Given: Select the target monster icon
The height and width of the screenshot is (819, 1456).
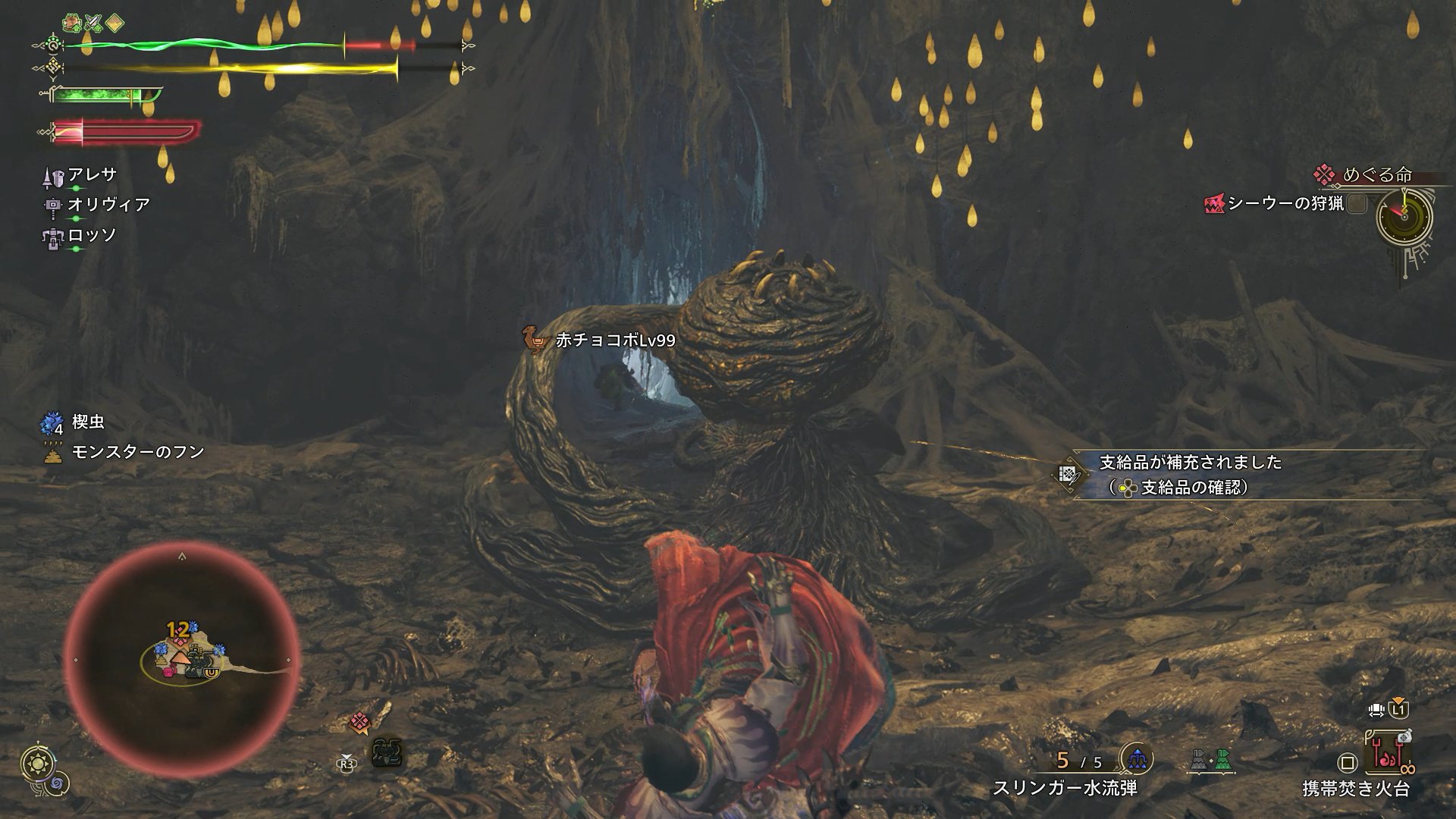Looking at the screenshot, I should click(387, 753).
